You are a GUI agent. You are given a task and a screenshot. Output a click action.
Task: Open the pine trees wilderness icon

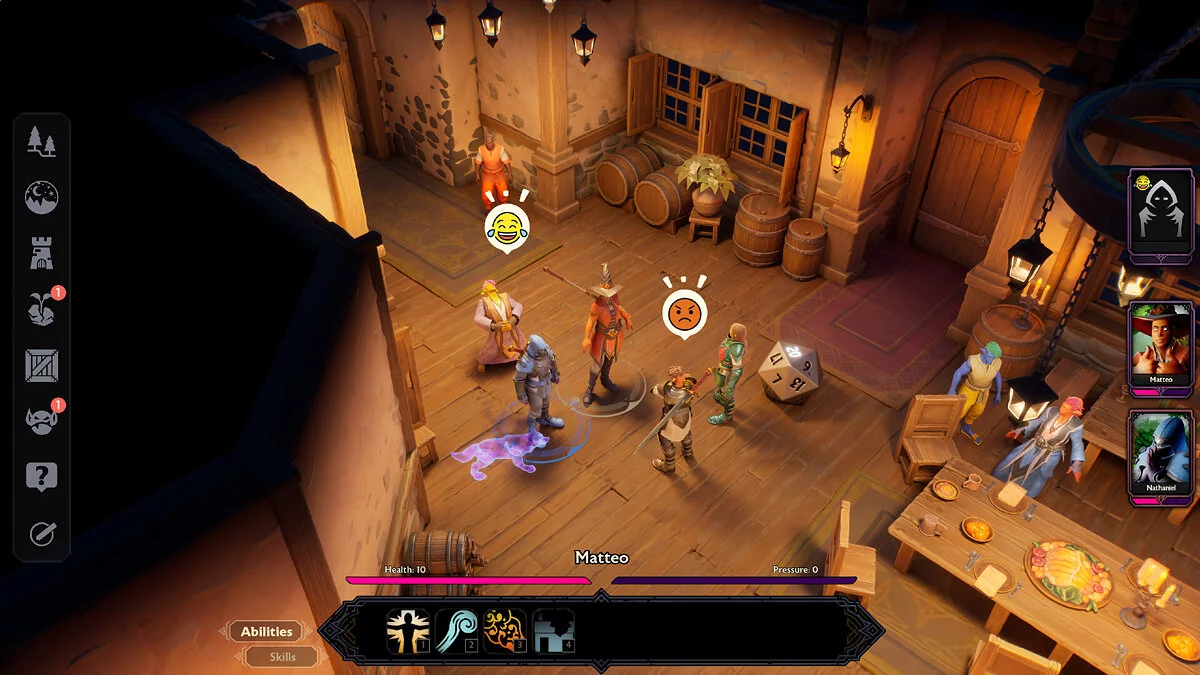point(42,142)
